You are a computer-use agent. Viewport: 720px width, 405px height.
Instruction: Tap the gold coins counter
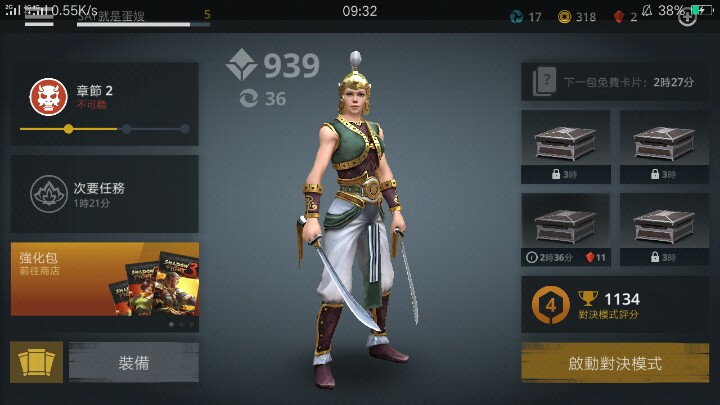point(577,17)
